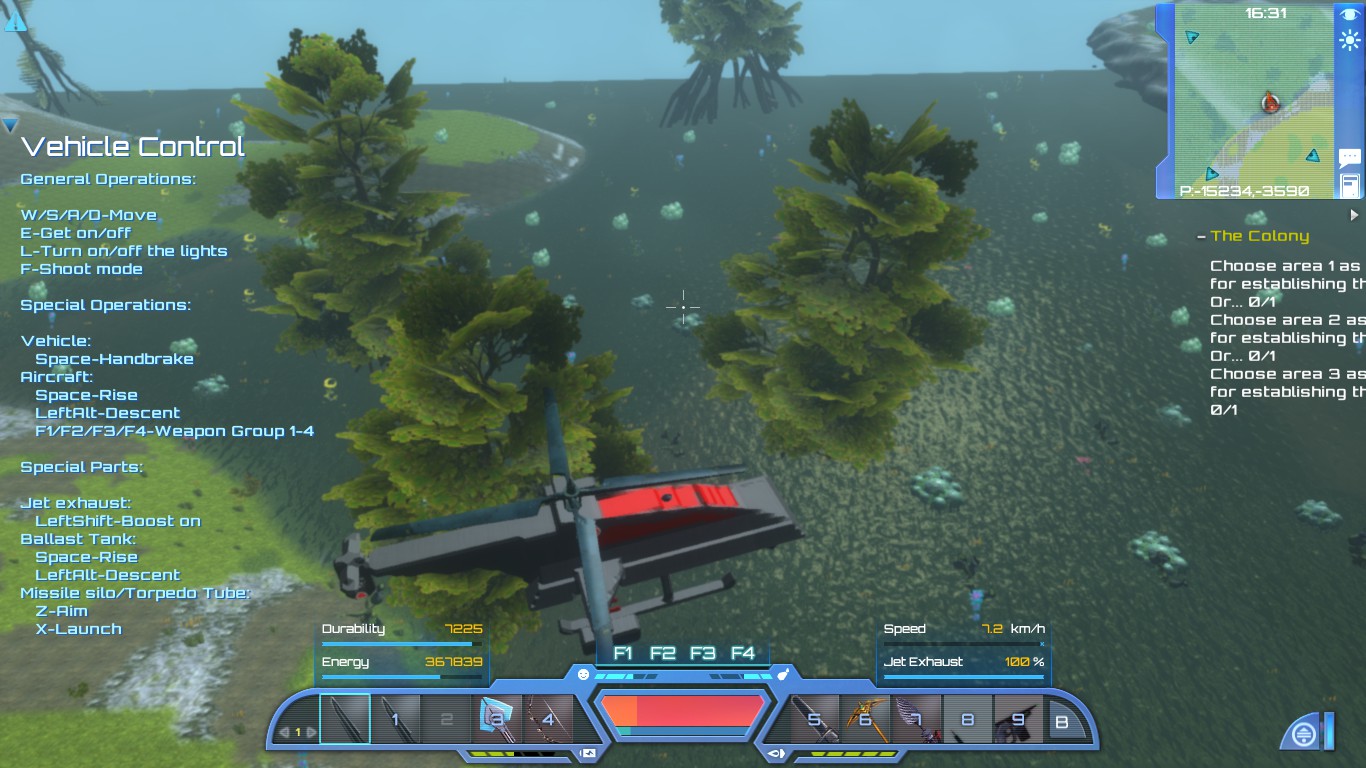
Task: Click the vending machine icon under the chat icon
Action: [x=1349, y=185]
